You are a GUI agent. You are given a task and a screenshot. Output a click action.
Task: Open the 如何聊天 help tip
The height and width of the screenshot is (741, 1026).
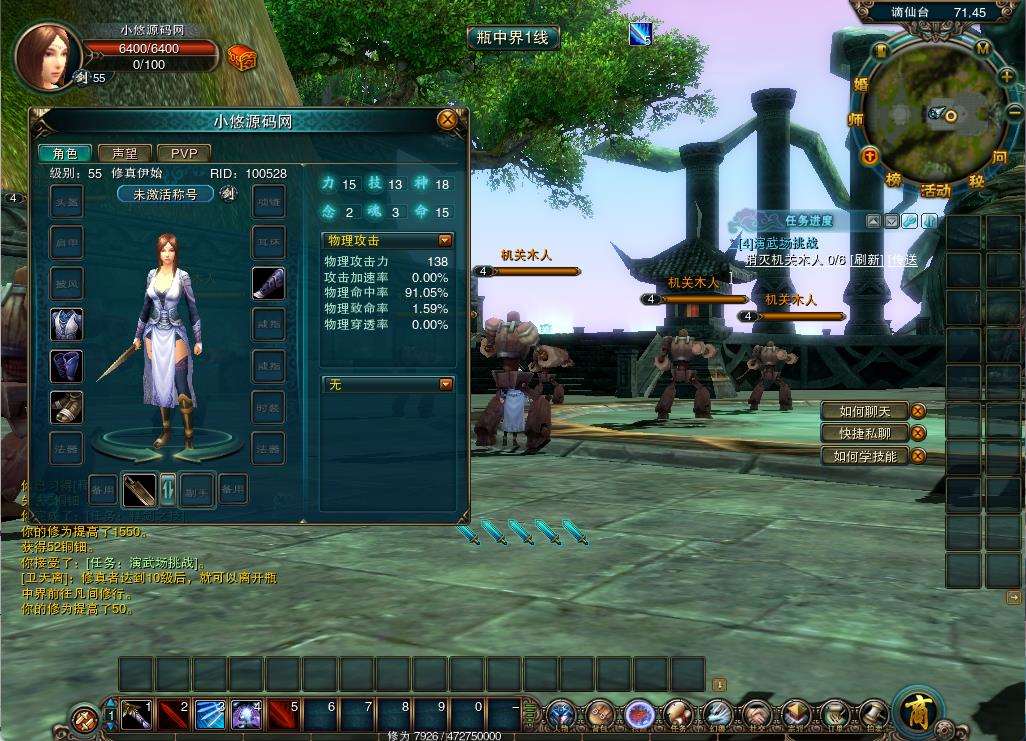(858, 411)
